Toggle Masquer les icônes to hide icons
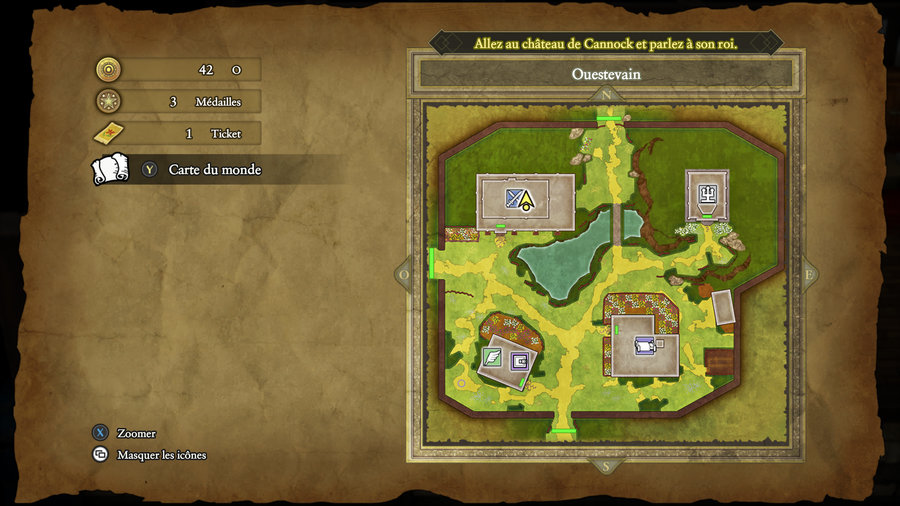900x506 pixels. (x=161, y=455)
